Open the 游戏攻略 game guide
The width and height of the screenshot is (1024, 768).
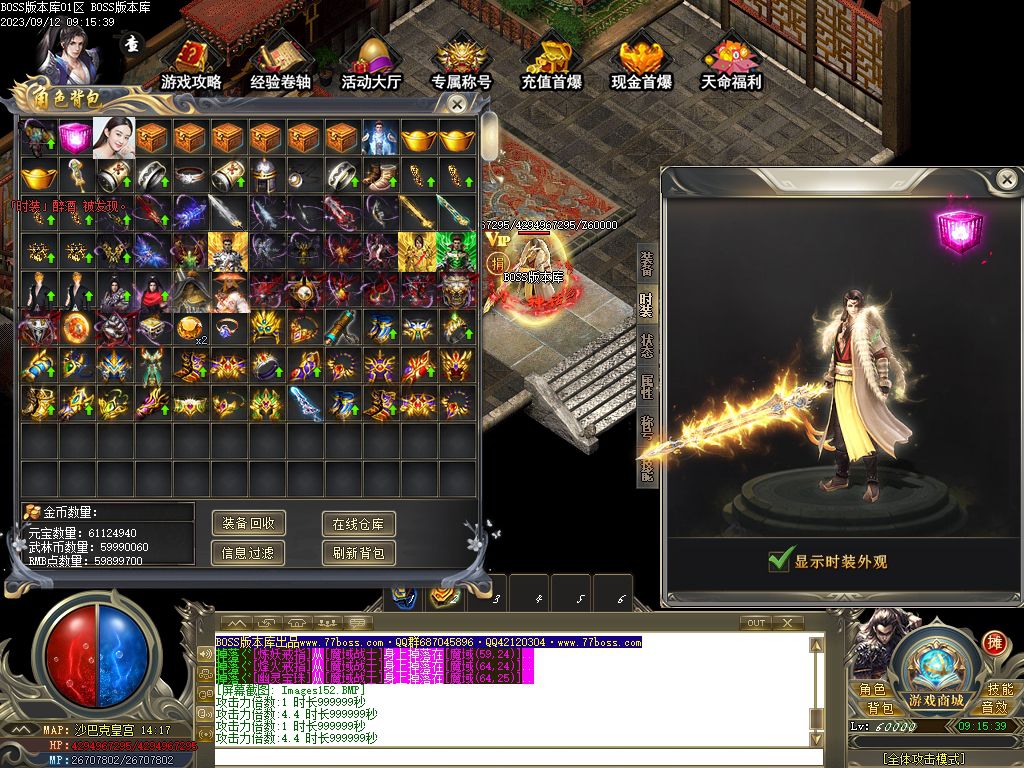click(x=191, y=64)
